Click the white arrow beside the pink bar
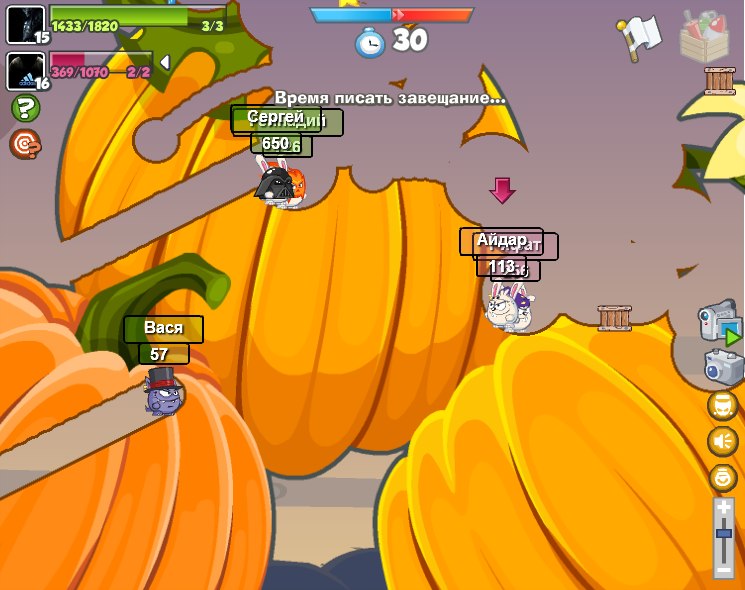The height and width of the screenshot is (590, 745). [165, 62]
